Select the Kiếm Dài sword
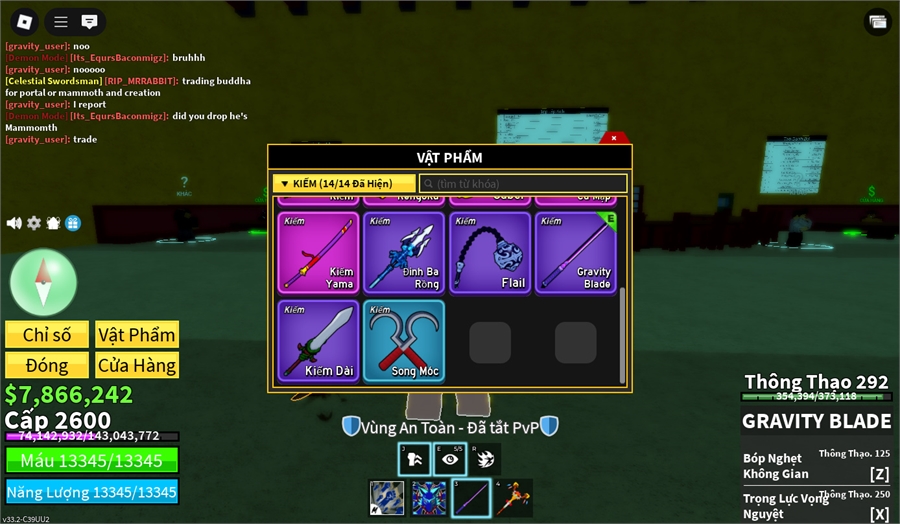 click(317, 340)
